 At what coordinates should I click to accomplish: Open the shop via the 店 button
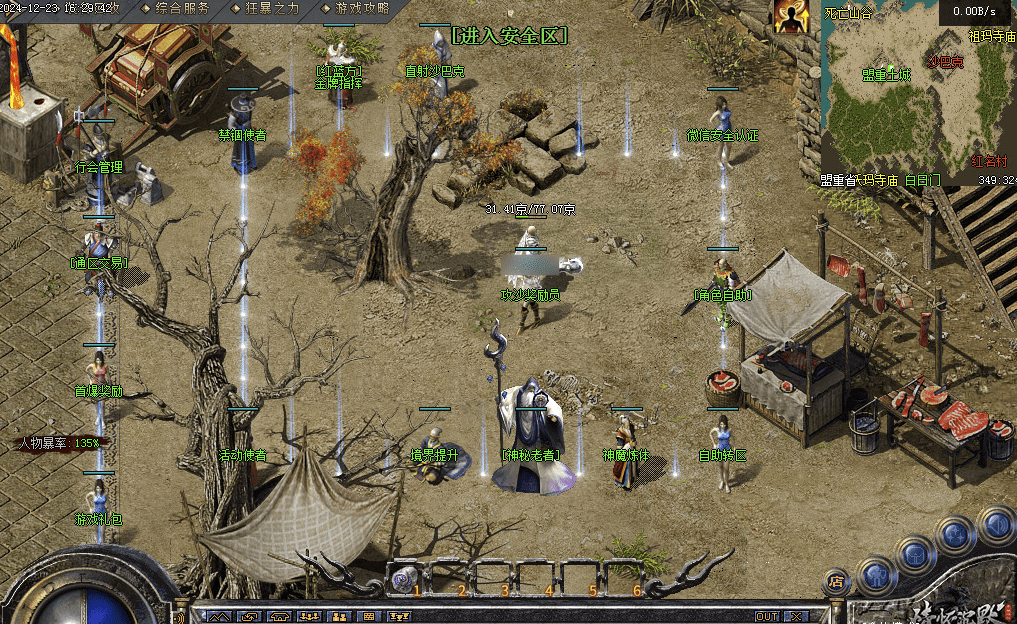(837, 581)
